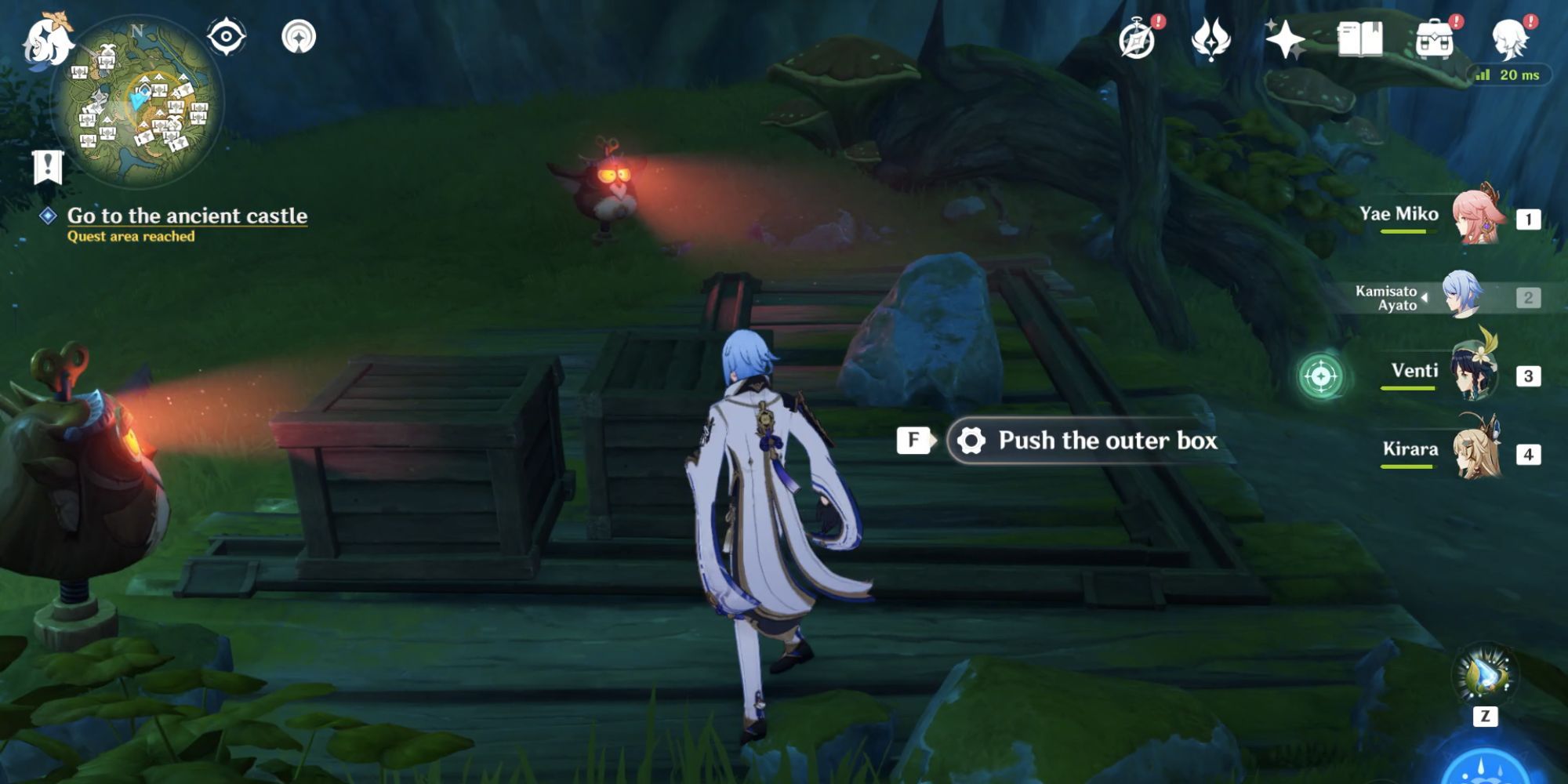Expand the quest title Go to the ancient castle
This screenshot has width=1568, height=784.
[188, 216]
